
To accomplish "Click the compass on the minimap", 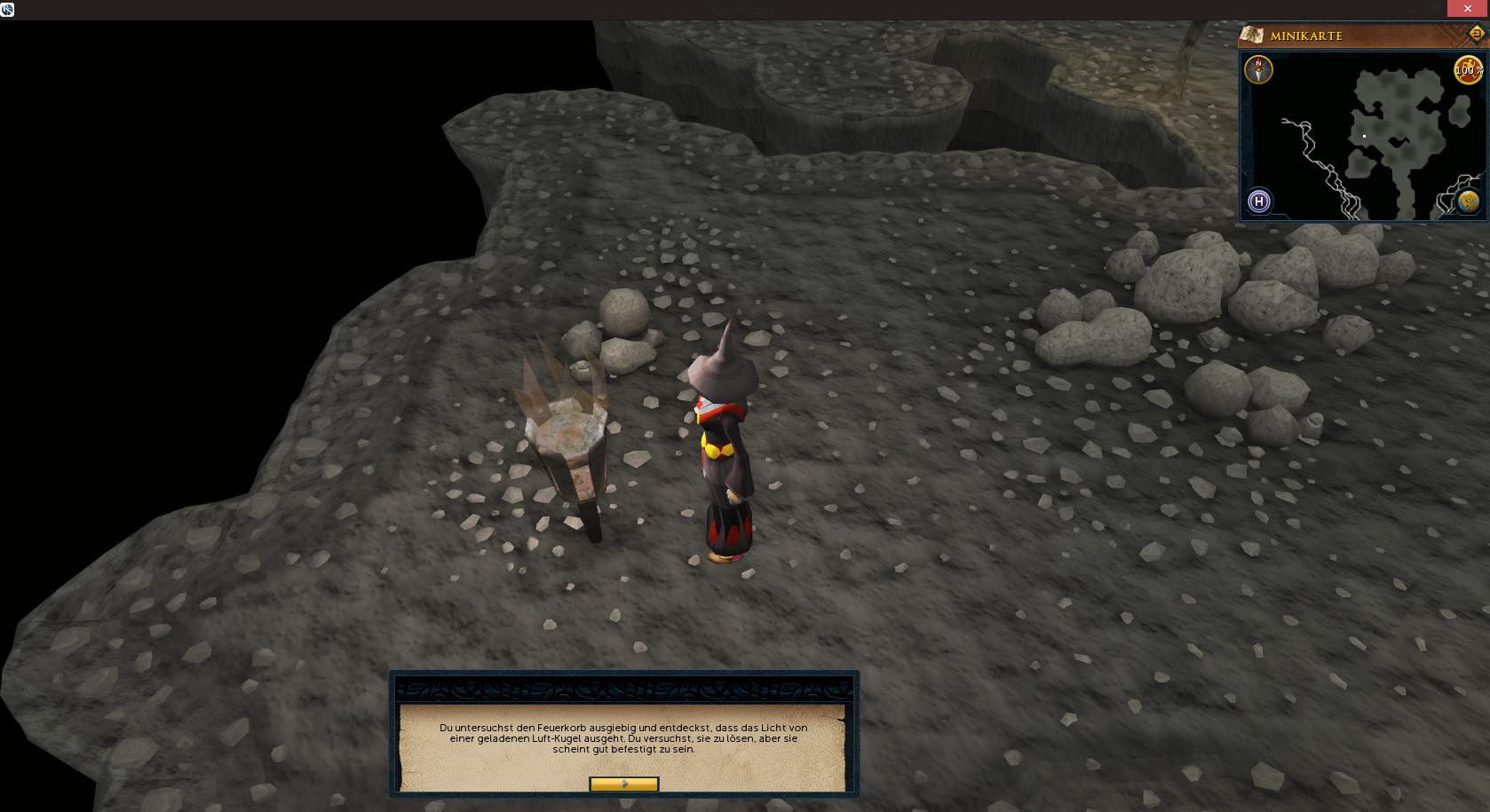I will (x=1258, y=69).
